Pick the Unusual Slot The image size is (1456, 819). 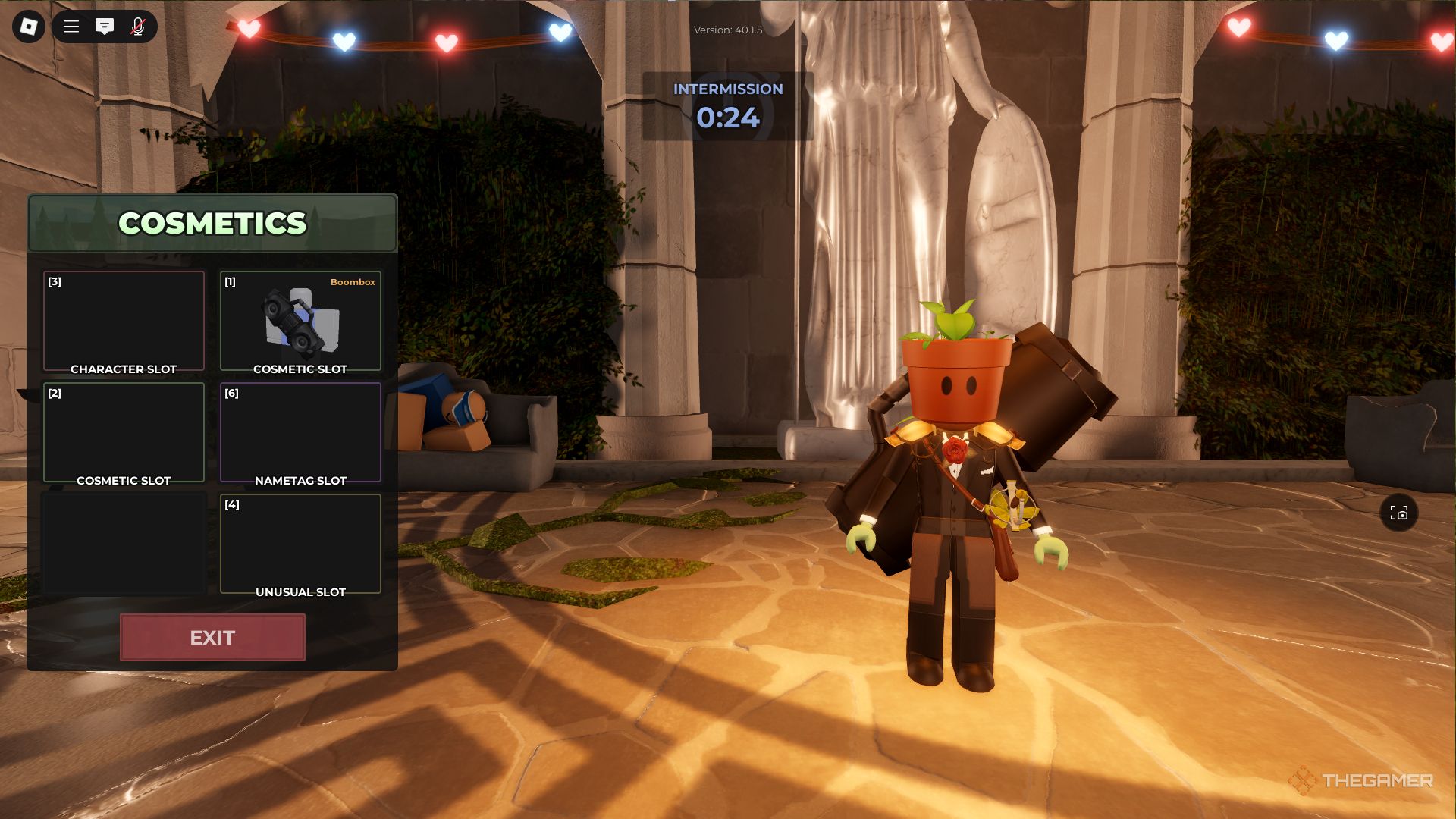pyautogui.click(x=300, y=544)
